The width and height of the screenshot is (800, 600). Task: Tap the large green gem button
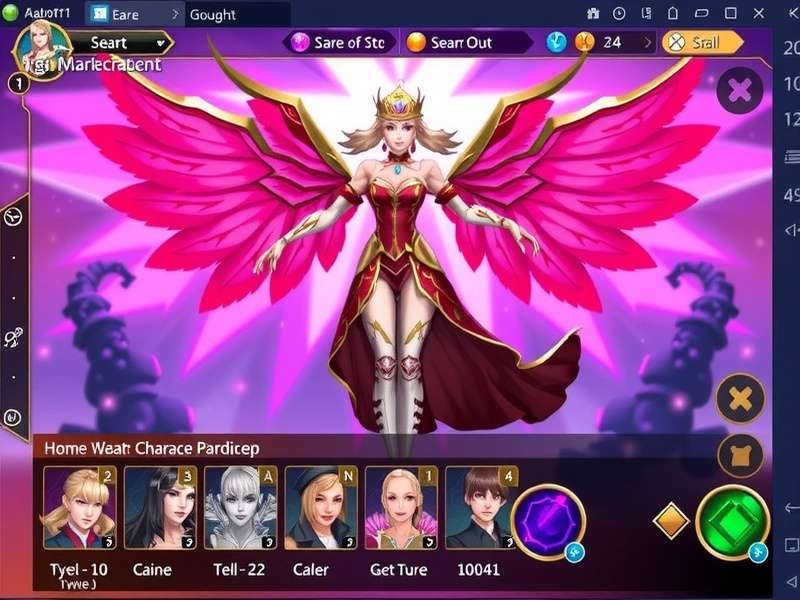[733, 521]
